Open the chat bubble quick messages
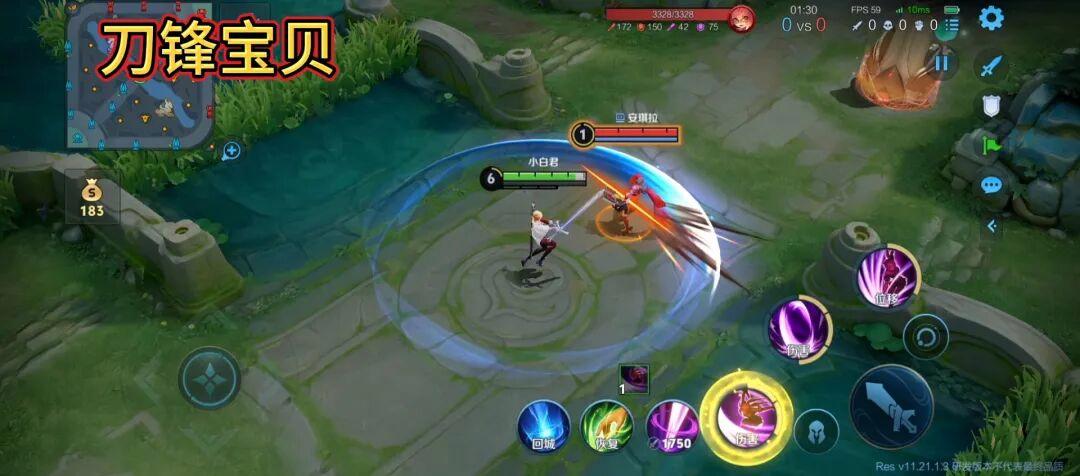Viewport: 1080px width, 476px height. 991,185
